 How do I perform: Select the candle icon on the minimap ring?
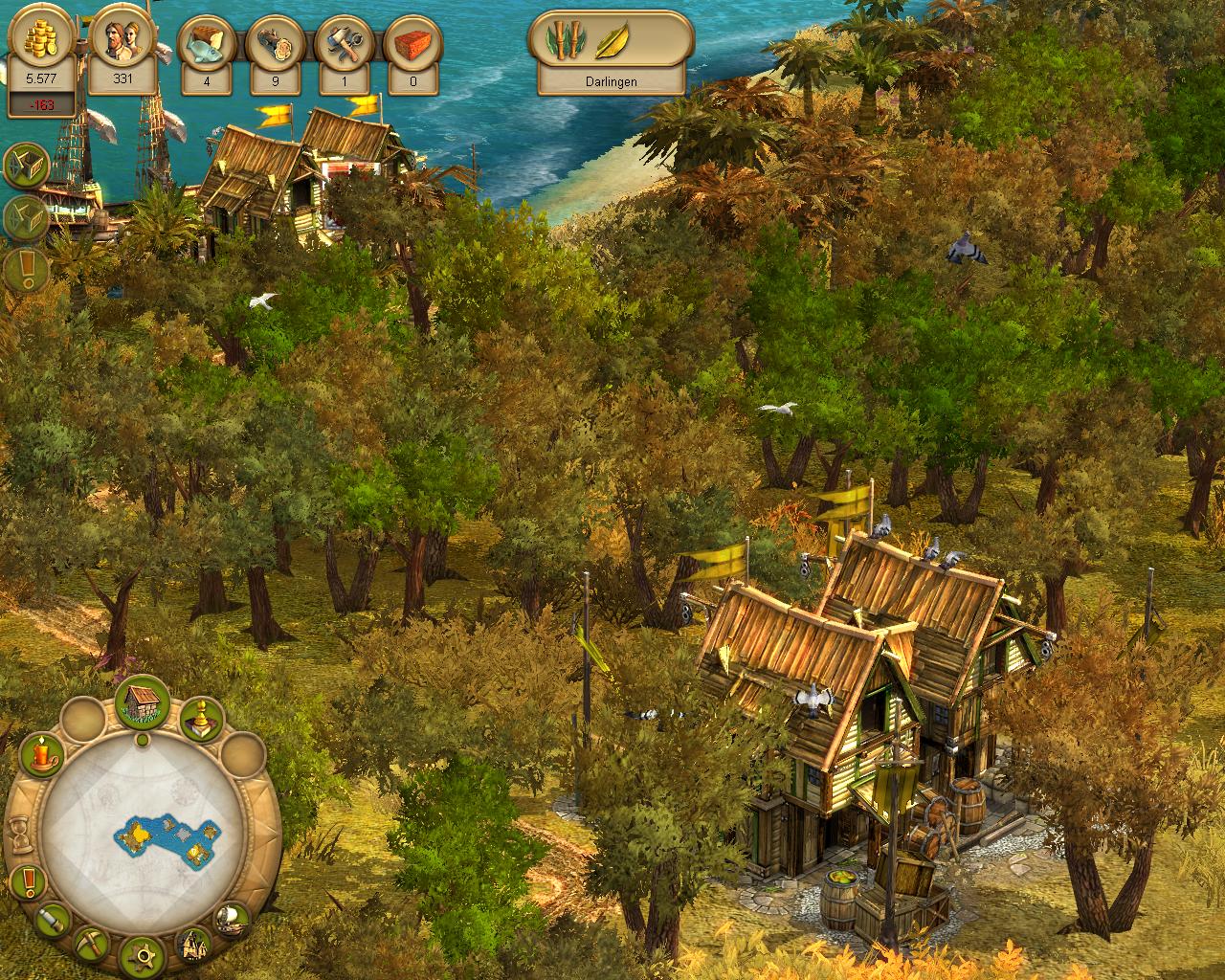coord(41,756)
